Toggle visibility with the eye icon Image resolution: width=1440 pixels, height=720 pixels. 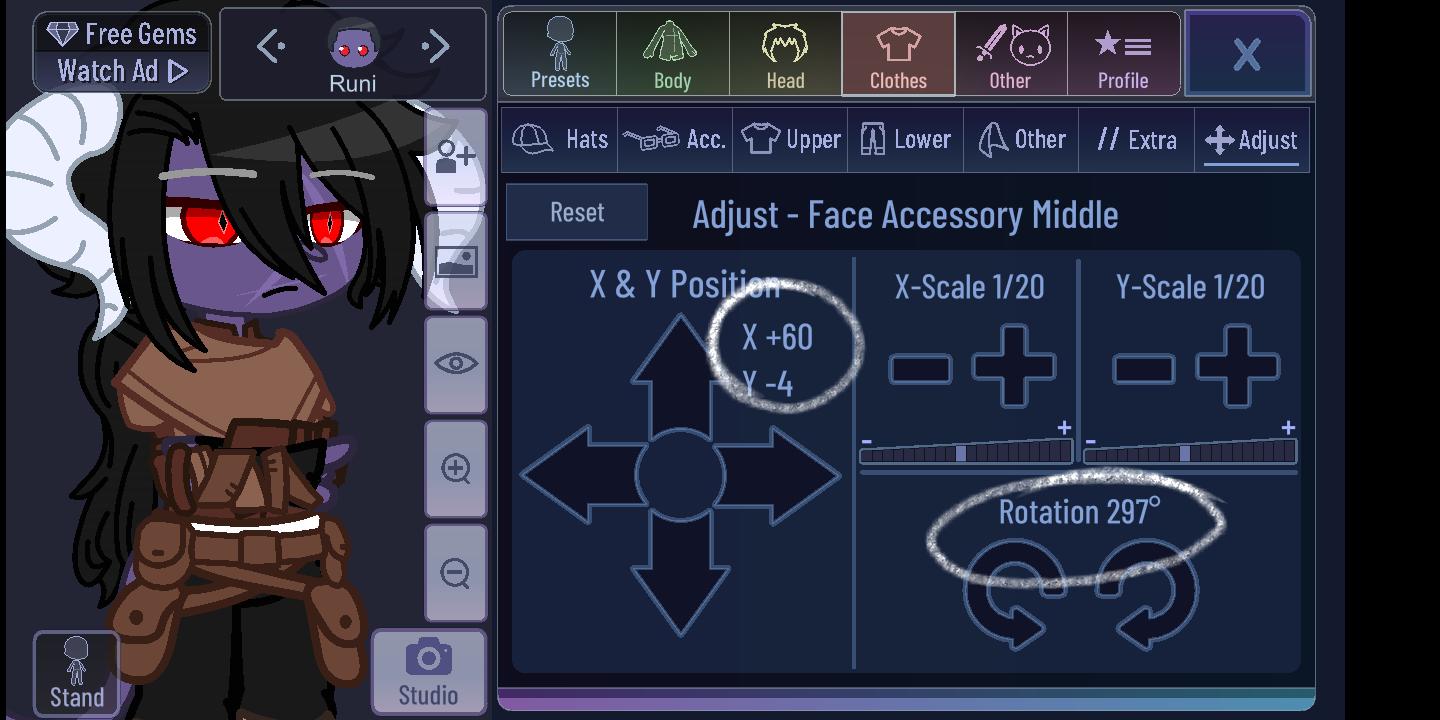click(x=456, y=364)
